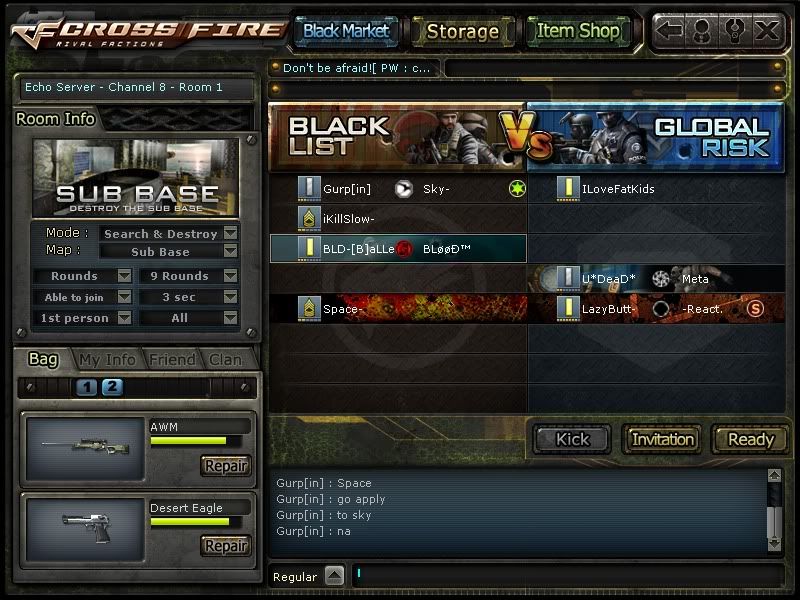Open the Black Market

346,31
